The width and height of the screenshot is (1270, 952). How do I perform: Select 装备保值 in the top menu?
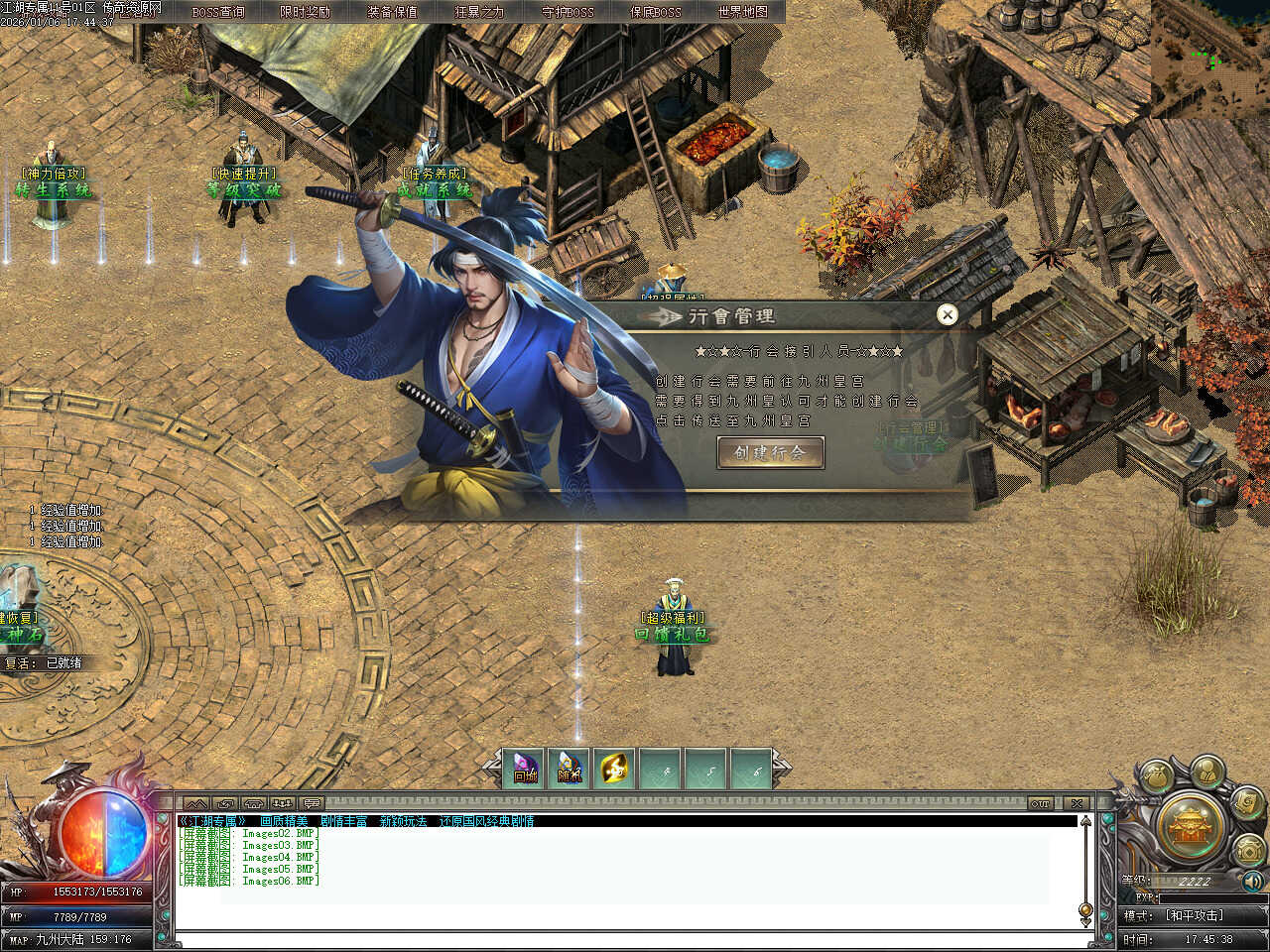tap(392, 12)
